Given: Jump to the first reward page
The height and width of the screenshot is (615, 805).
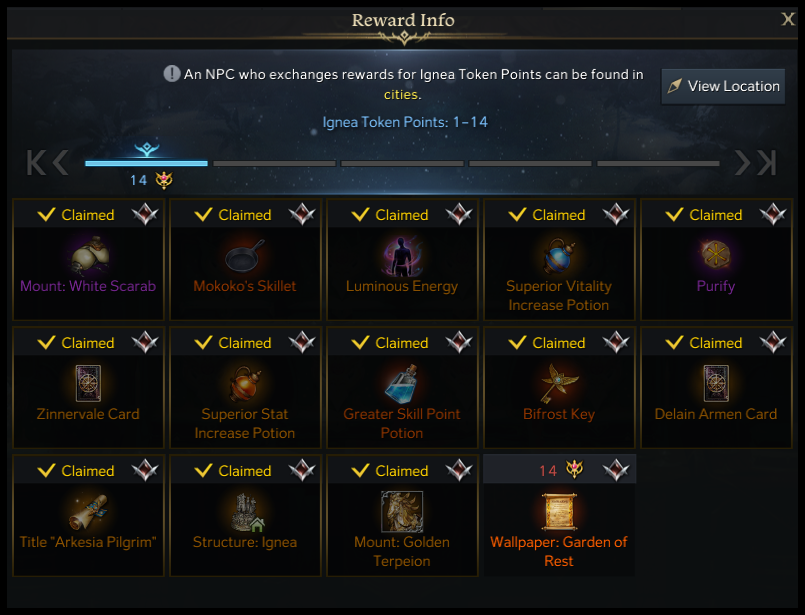Looking at the screenshot, I should pyautogui.click(x=36, y=163).
